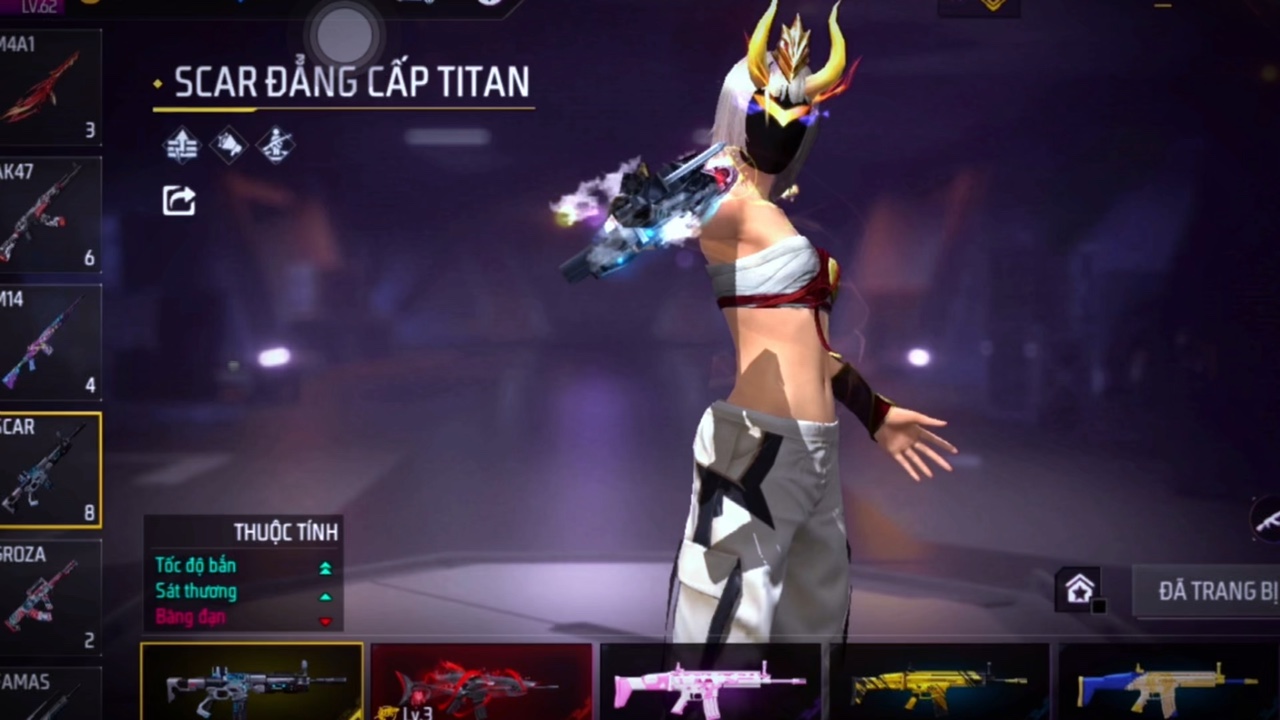Choose the blue and gold SCAR skin
This screenshot has width=1280, height=720.
(x=1166, y=682)
